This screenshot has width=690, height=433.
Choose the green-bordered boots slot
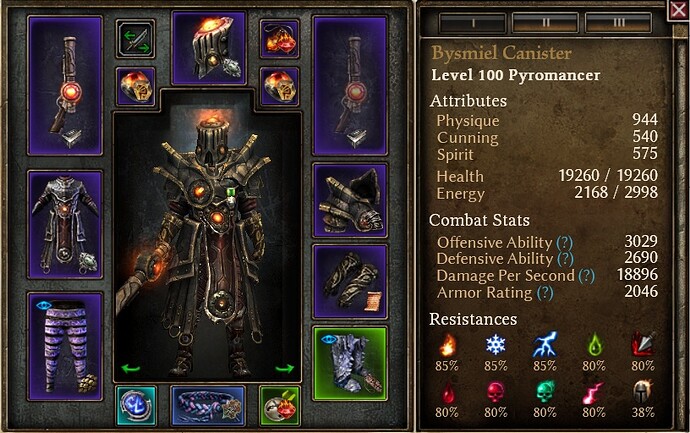coord(350,362)
